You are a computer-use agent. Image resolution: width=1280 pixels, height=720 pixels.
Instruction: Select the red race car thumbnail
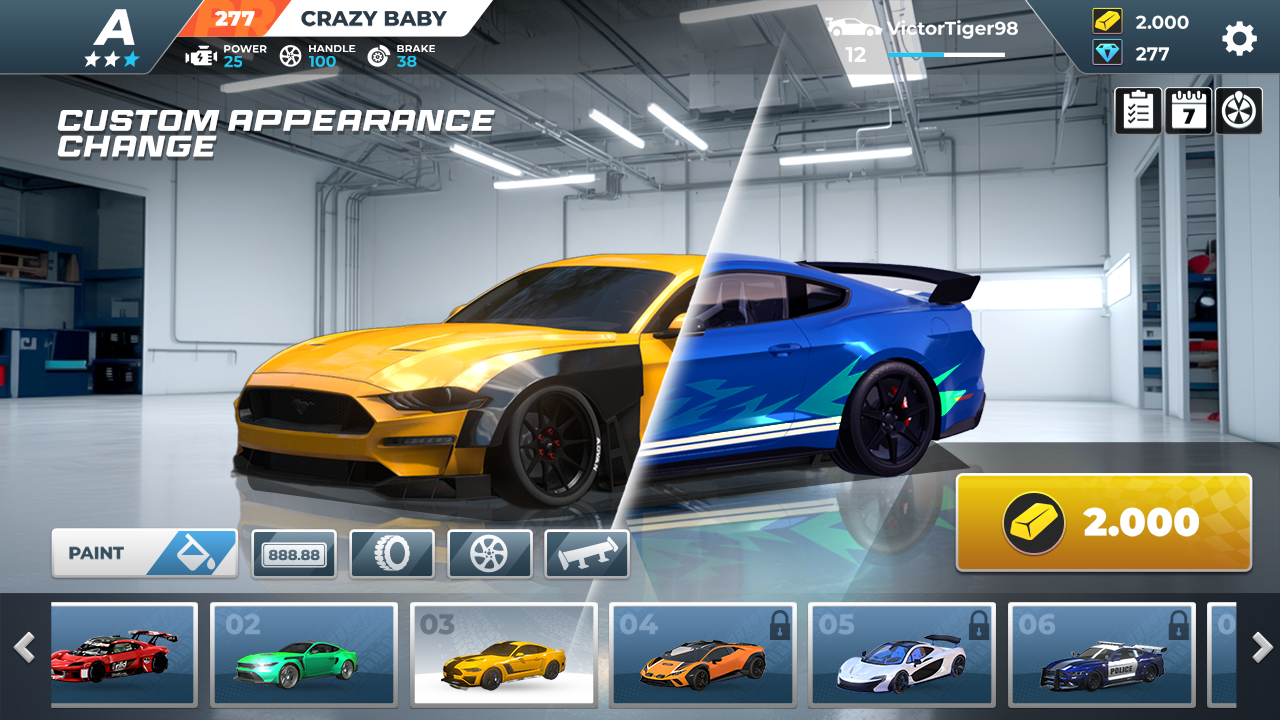point(124,654)
